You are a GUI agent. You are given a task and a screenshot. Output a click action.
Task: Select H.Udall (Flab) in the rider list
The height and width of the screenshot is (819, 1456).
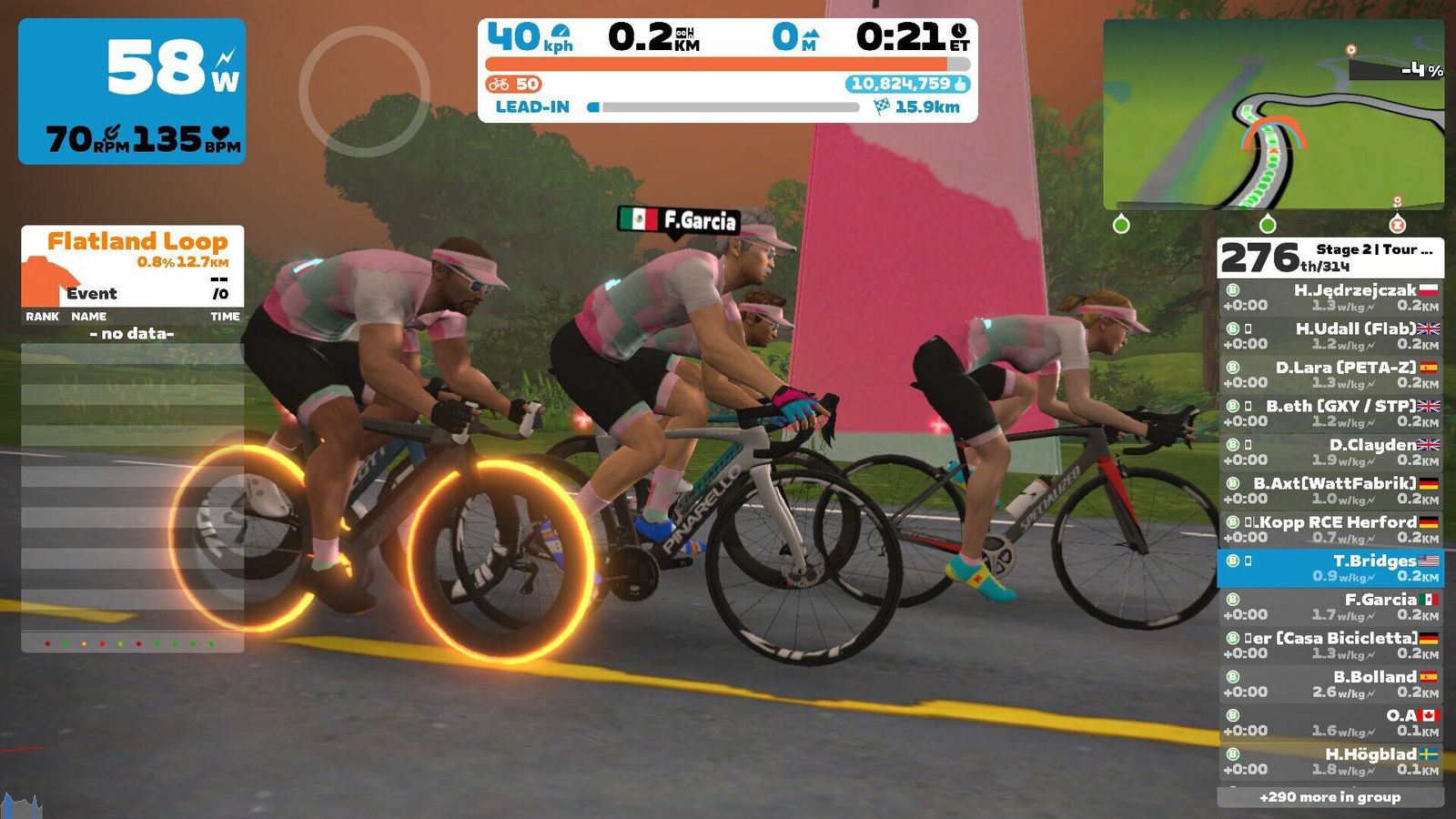pos(1330,336)
